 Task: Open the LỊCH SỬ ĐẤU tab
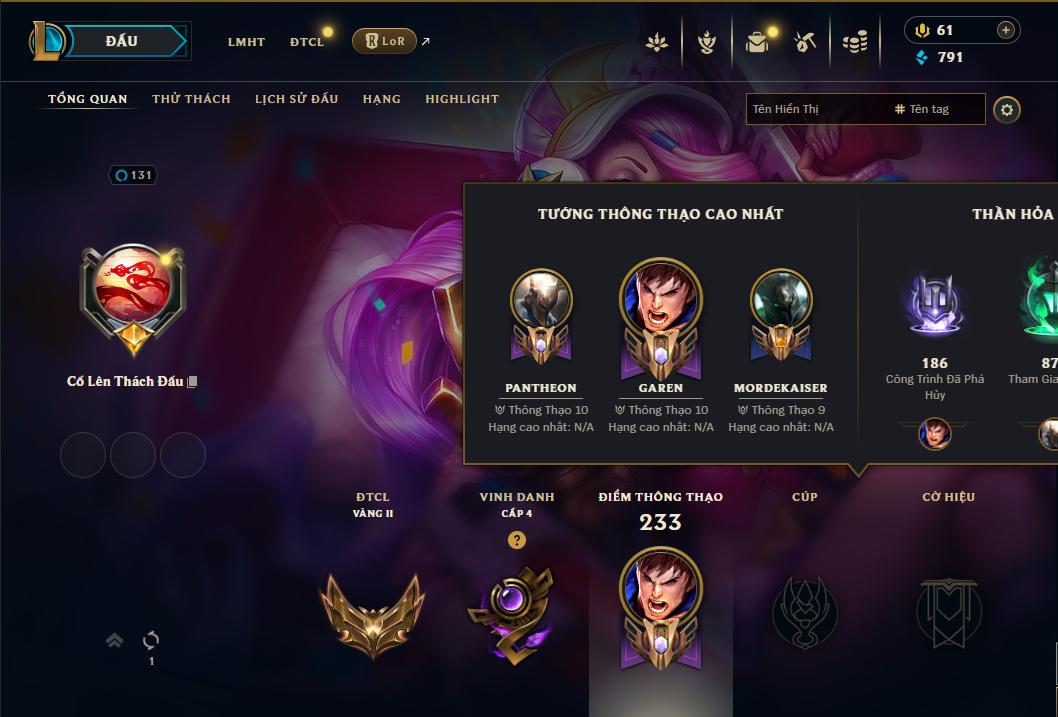[296, 99]
